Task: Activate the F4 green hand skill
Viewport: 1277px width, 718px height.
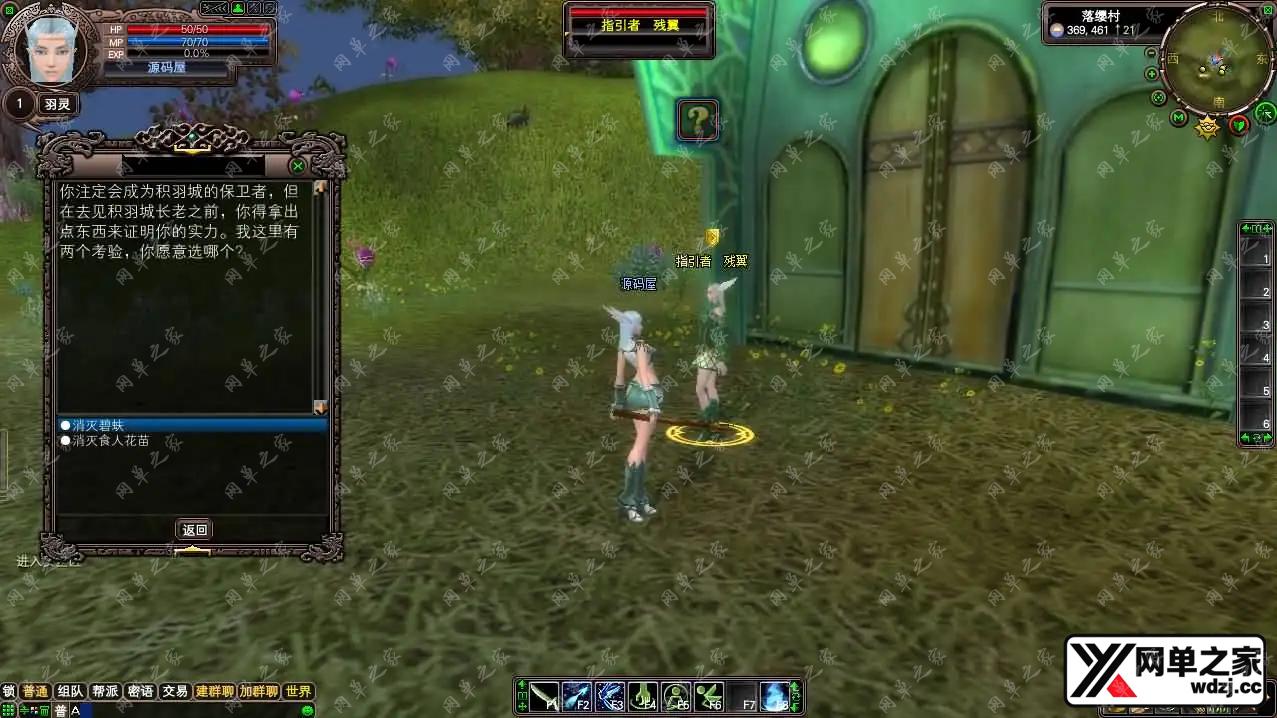Action: [x=643, y=695]
